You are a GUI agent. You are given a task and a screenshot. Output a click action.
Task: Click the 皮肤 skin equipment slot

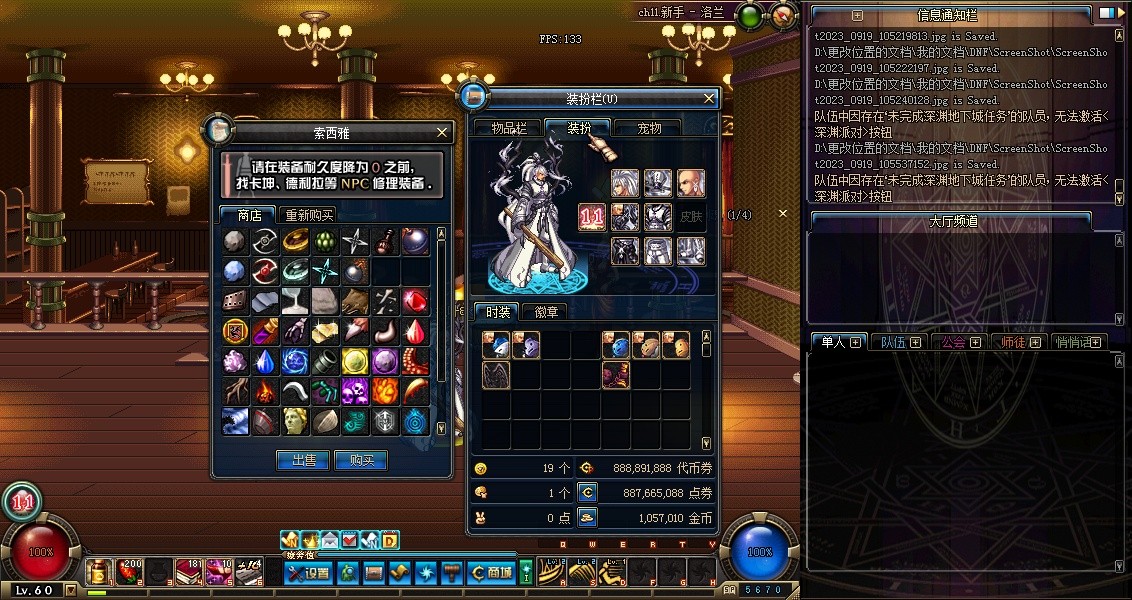pos(691,216)
